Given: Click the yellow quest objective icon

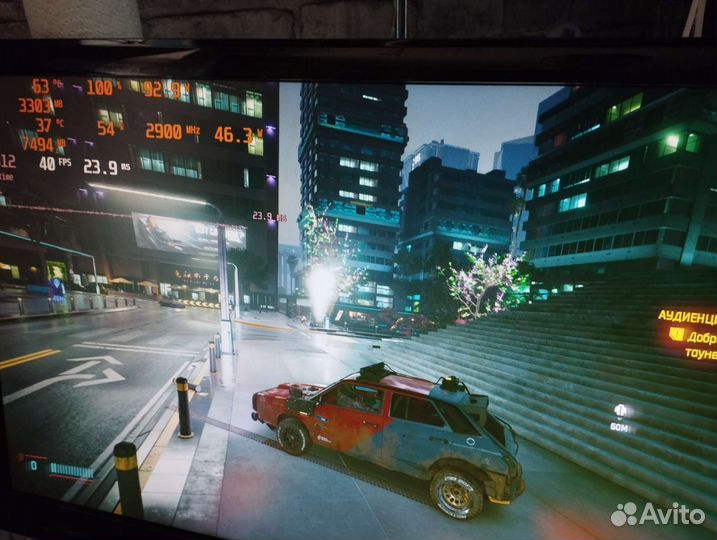Looking at the screenshot, I should point(677,335).
